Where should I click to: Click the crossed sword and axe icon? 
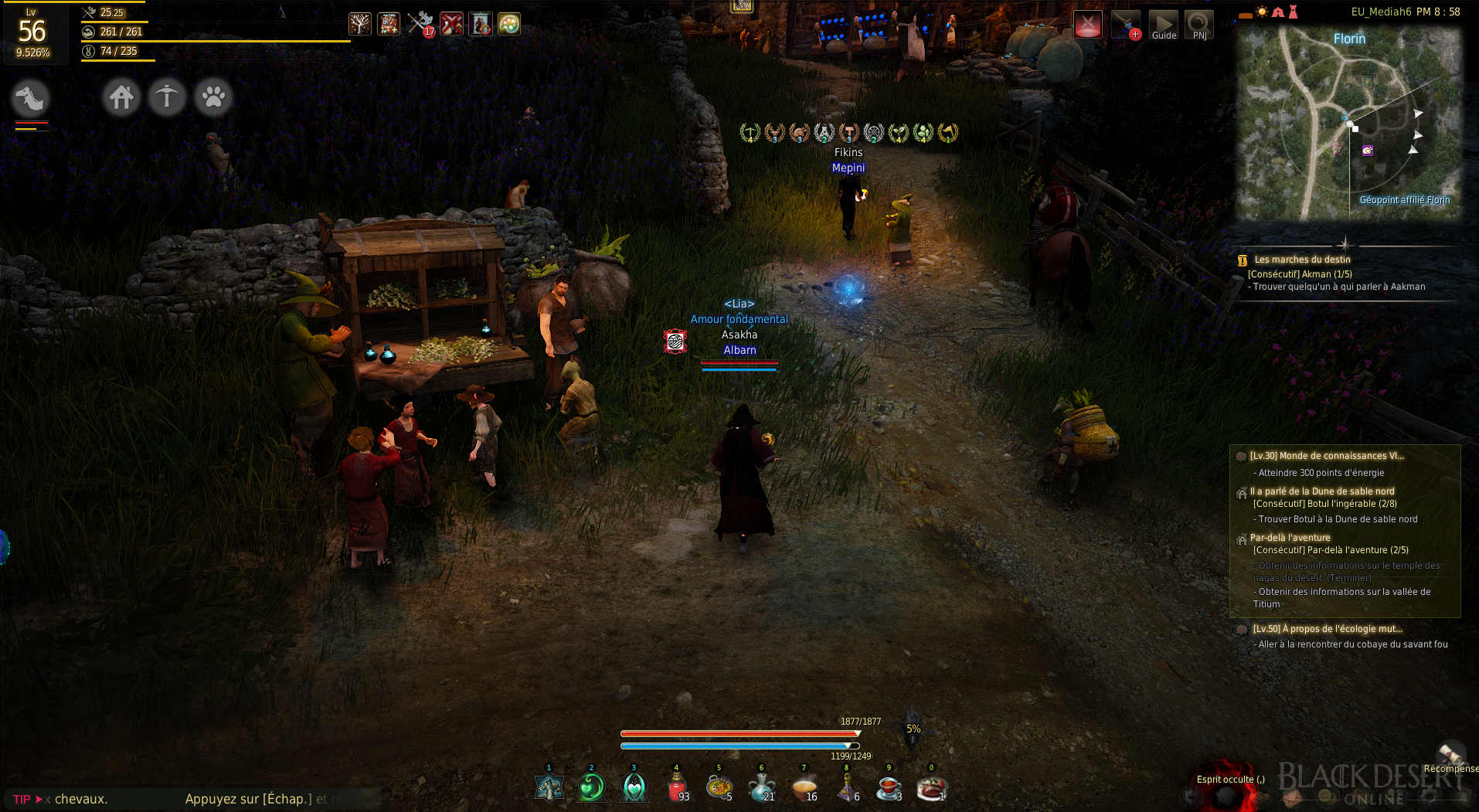[x=420, y=24]
